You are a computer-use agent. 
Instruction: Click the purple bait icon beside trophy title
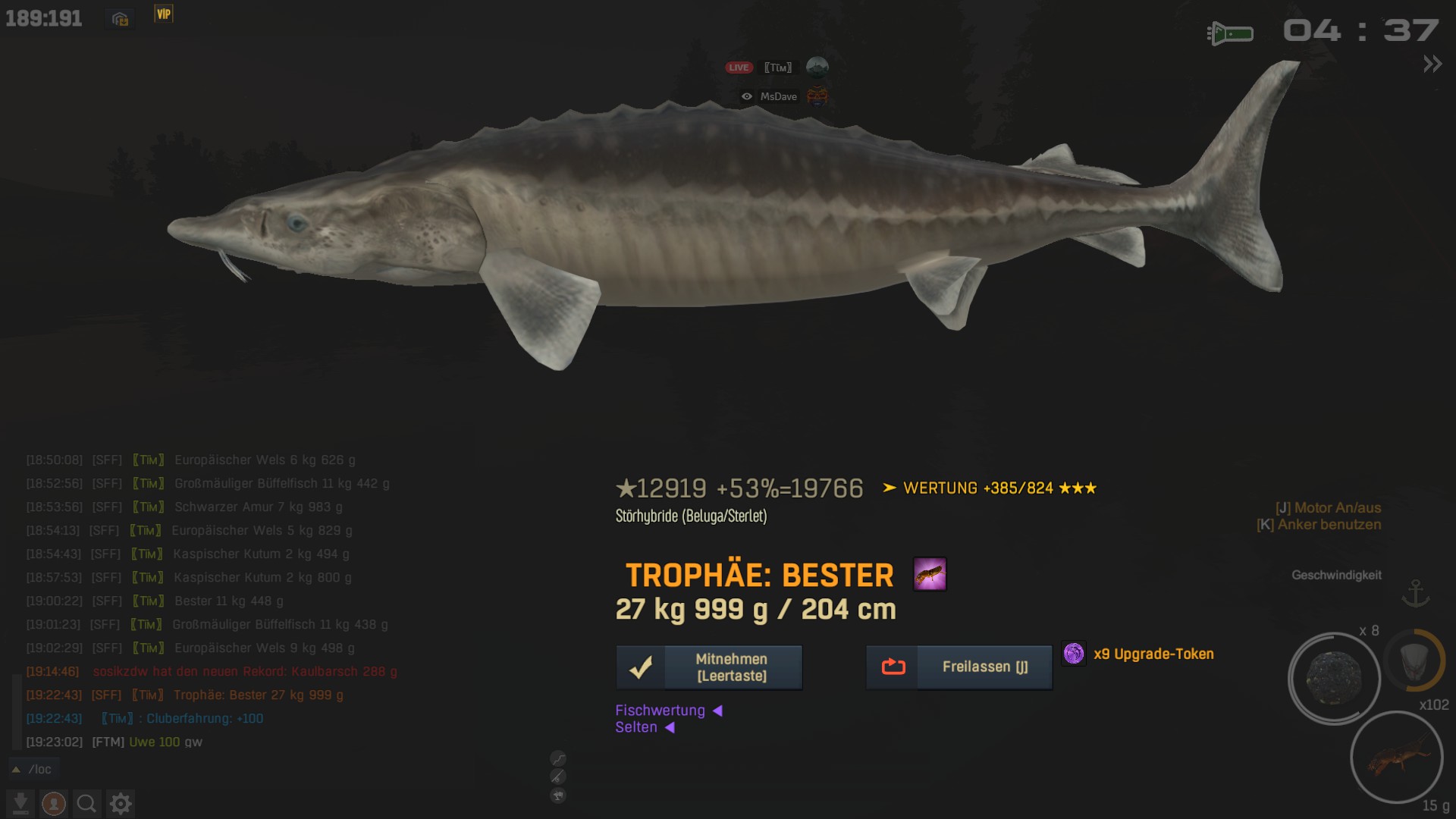point(930,574)
